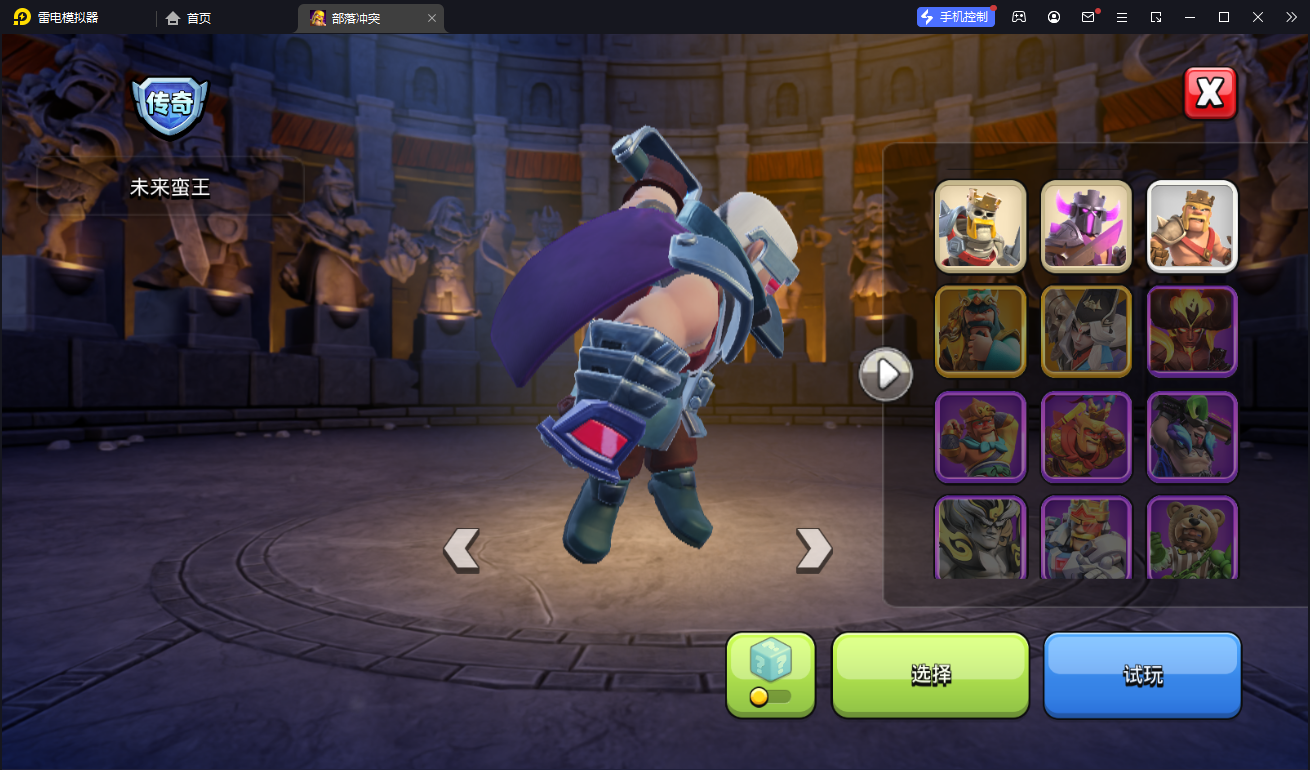The image size is (1310, 770).
Task: Choose the black pirate-hat skin thumbnail
Action: pyautogui.click(x=1086, y=331)
